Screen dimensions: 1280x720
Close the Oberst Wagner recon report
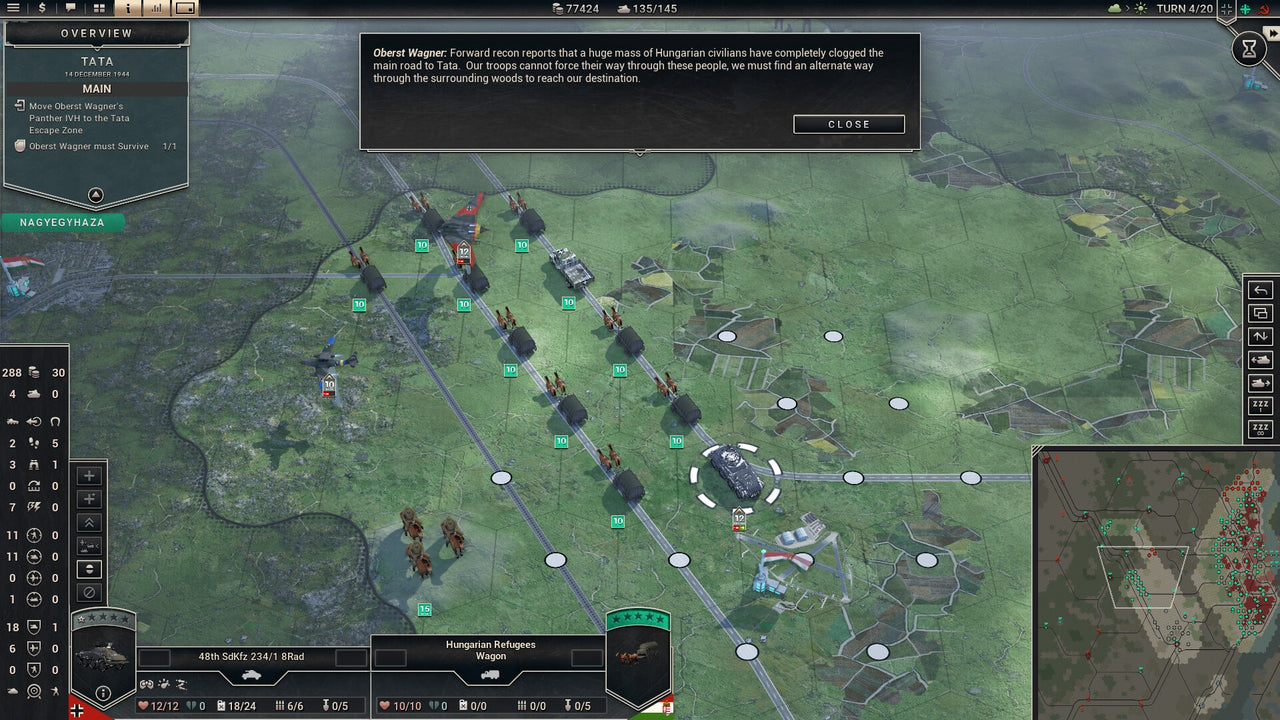[x=848, y=124]
